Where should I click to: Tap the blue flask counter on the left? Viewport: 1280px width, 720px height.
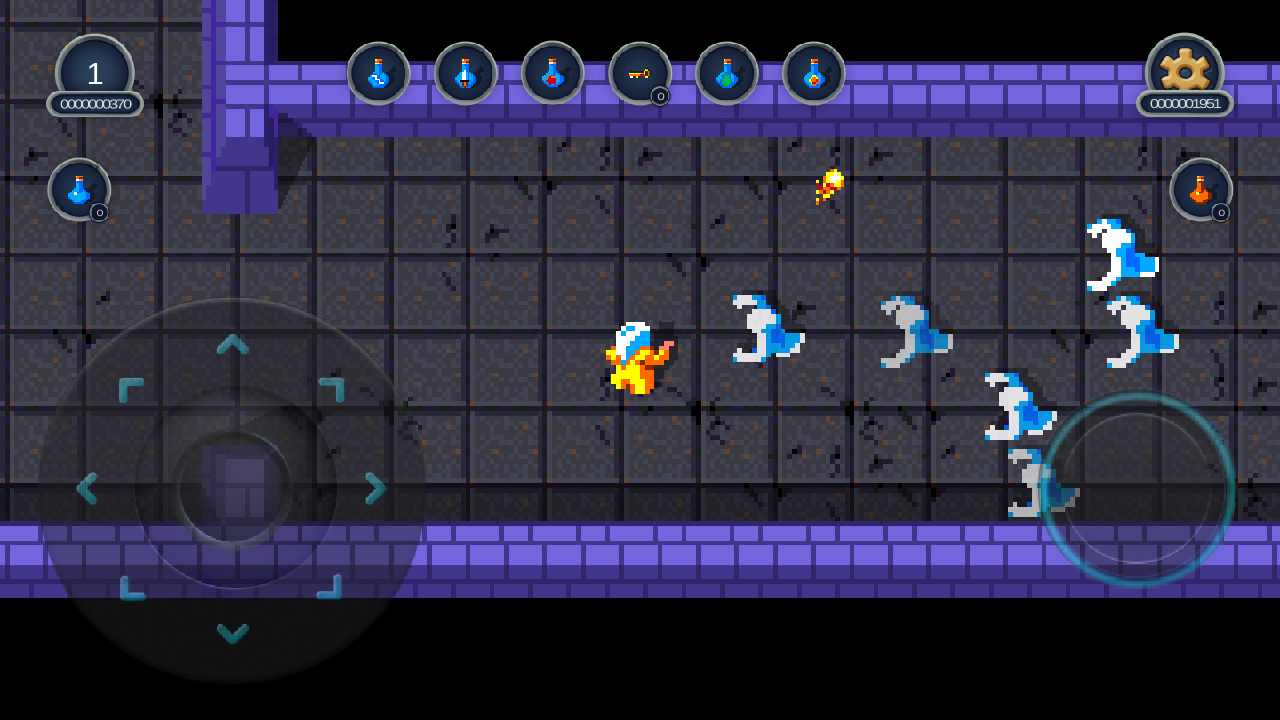(x=78, y=190)
